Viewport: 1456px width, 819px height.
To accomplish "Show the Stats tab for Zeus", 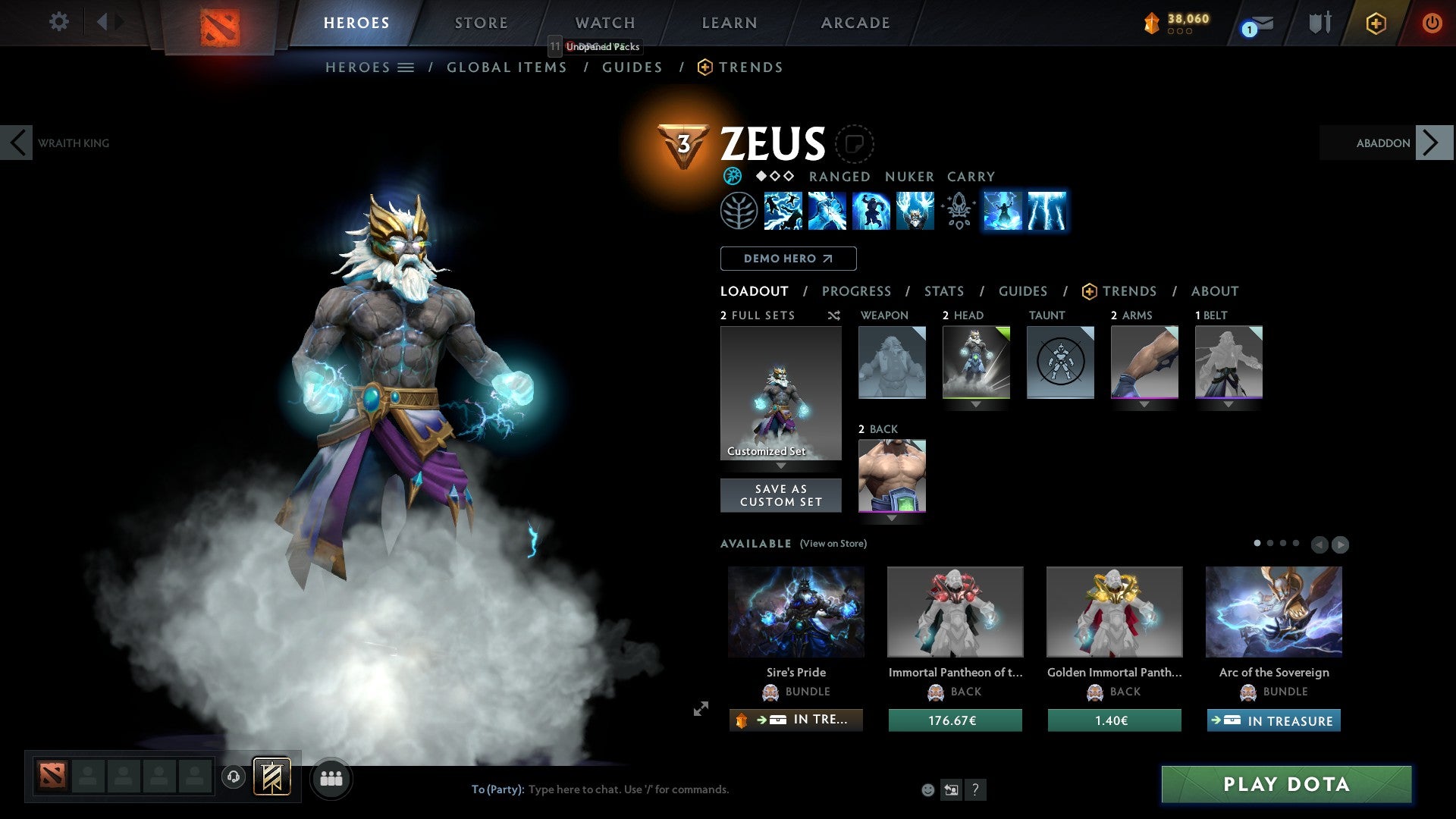I will coord(943,291).
